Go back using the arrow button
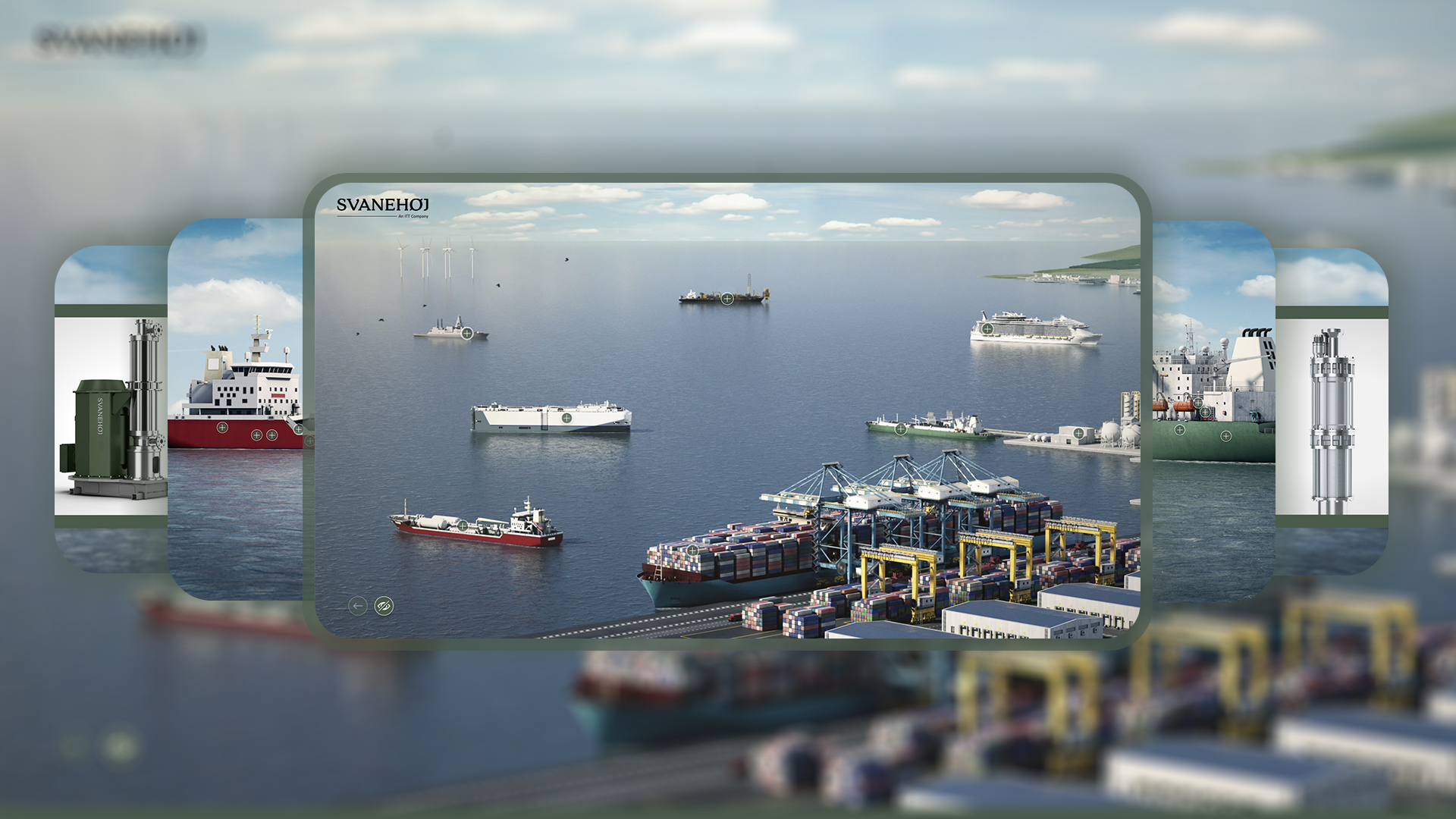This screenshot has height=819, width=1456. coord(358,606)
